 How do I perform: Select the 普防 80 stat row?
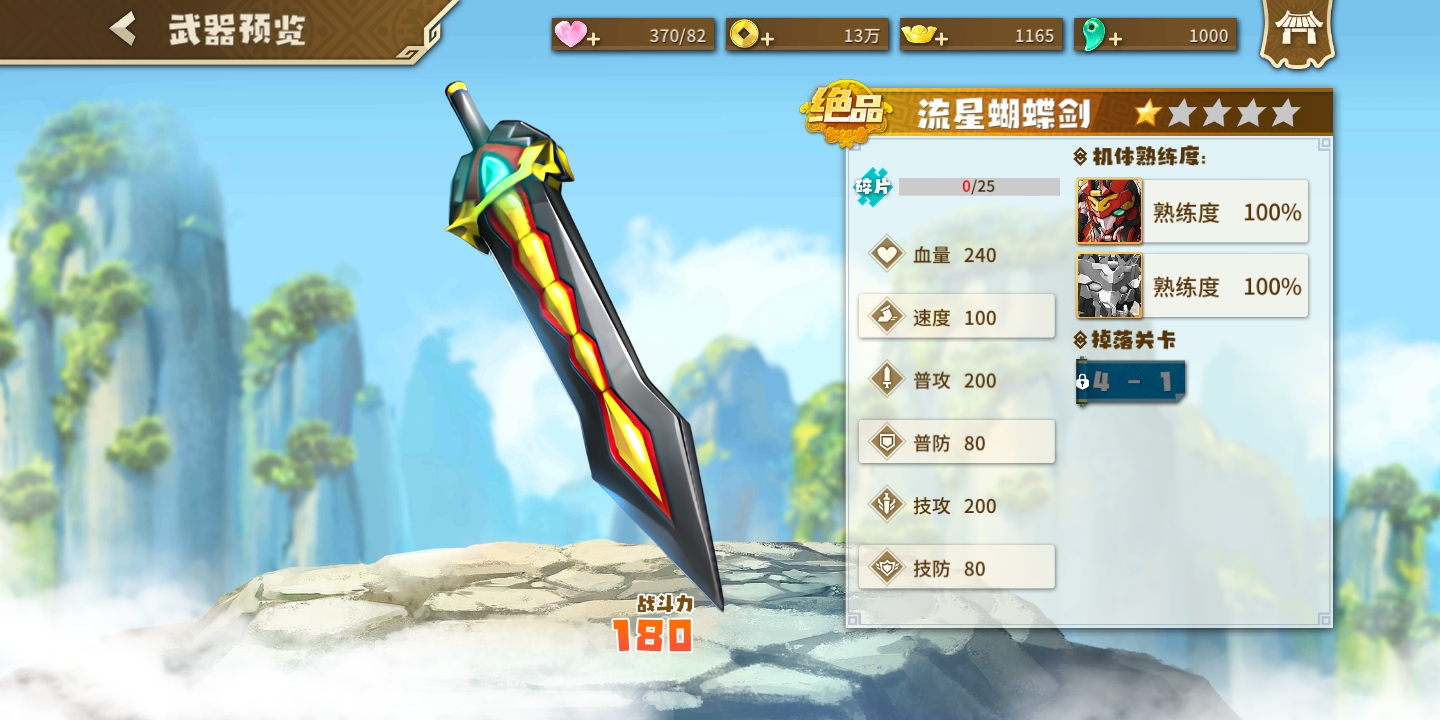pyautogui.click(x=956, y=442)
